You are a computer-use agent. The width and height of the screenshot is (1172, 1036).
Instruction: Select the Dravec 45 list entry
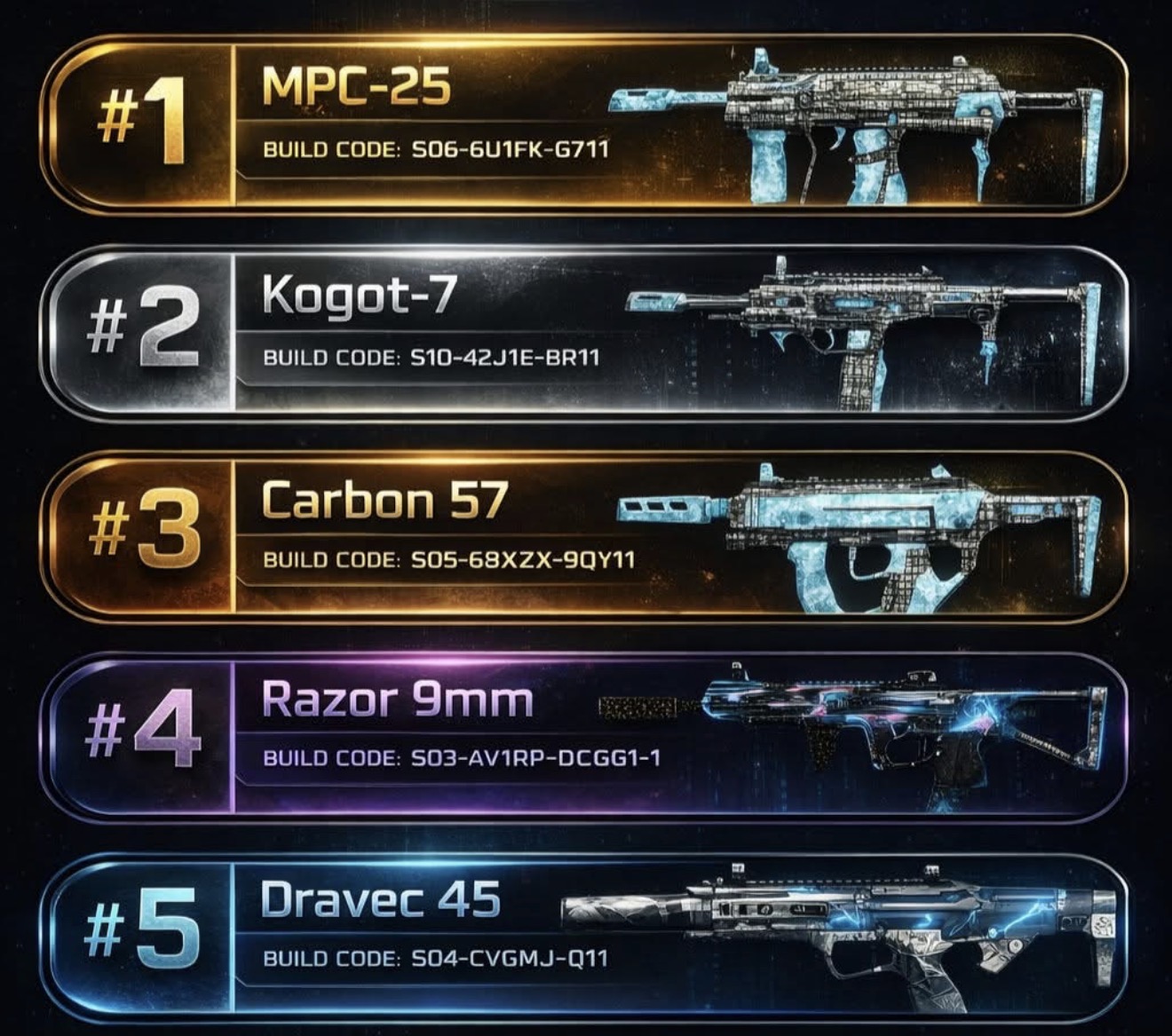pos(586,934)
